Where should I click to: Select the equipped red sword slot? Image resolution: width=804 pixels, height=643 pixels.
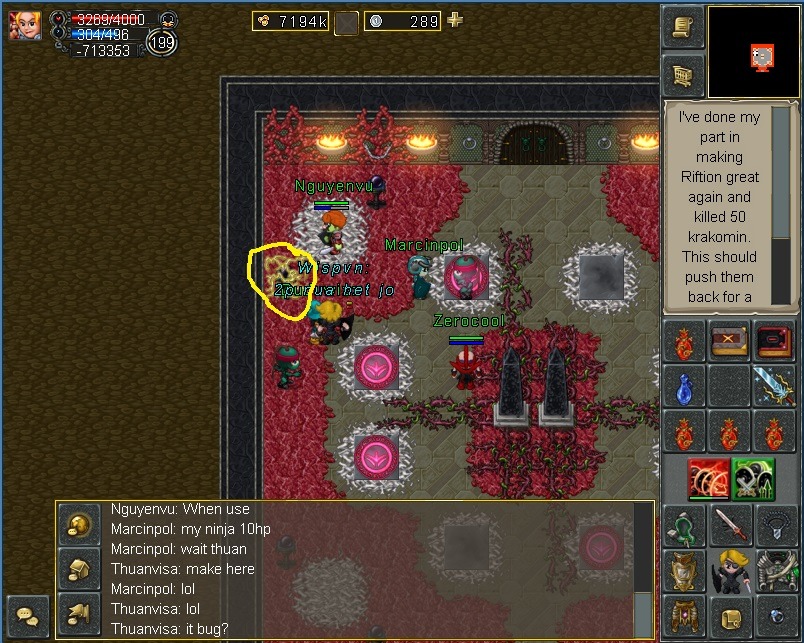[729, 525]
